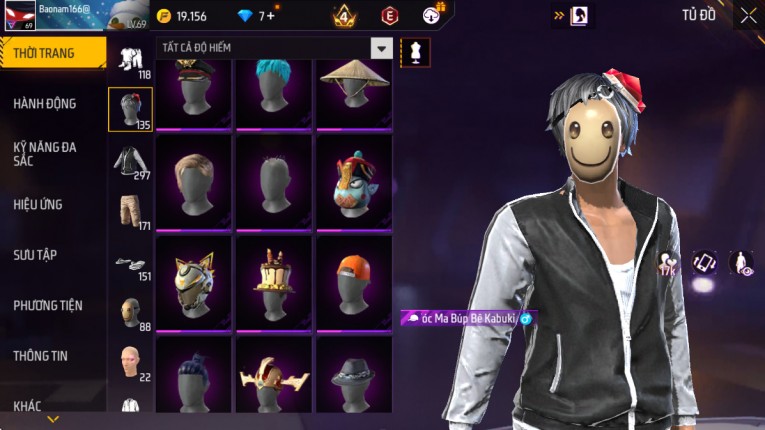Choose the birthday cake hat
Viewport: 765px width, 430px height.
tap(274, 280)
